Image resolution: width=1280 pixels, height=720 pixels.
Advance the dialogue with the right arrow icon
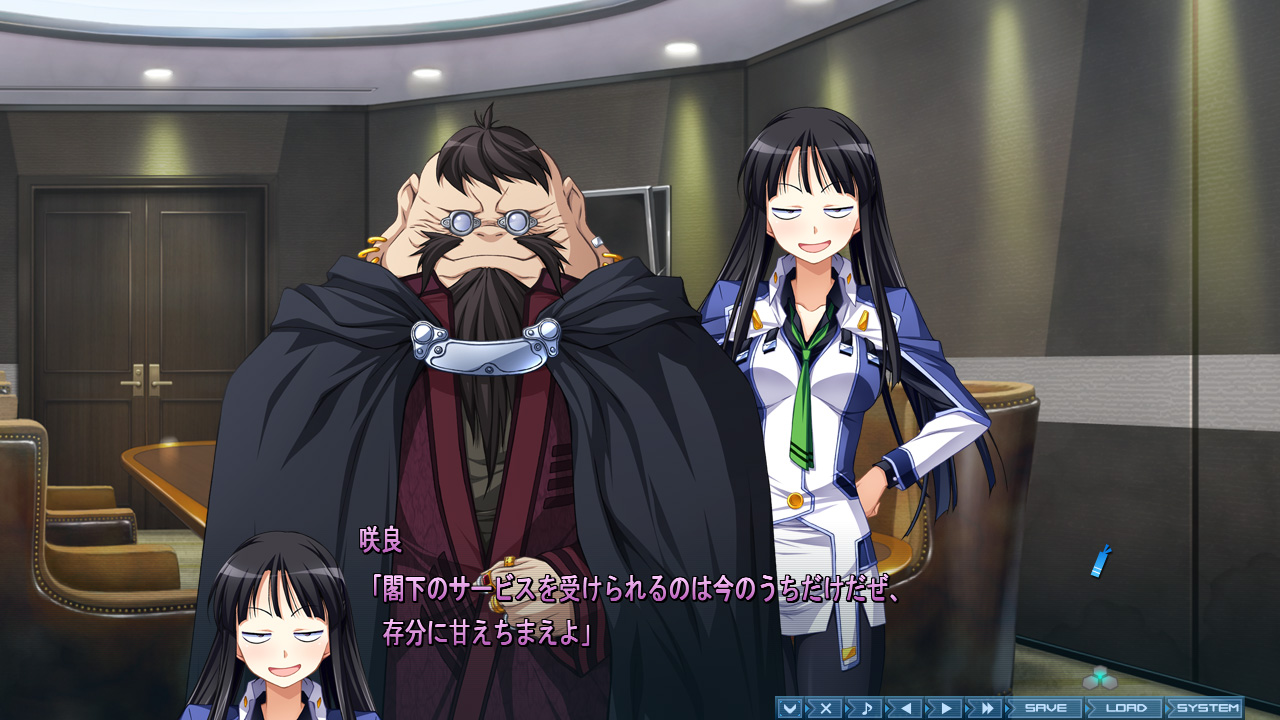[946, 707]
